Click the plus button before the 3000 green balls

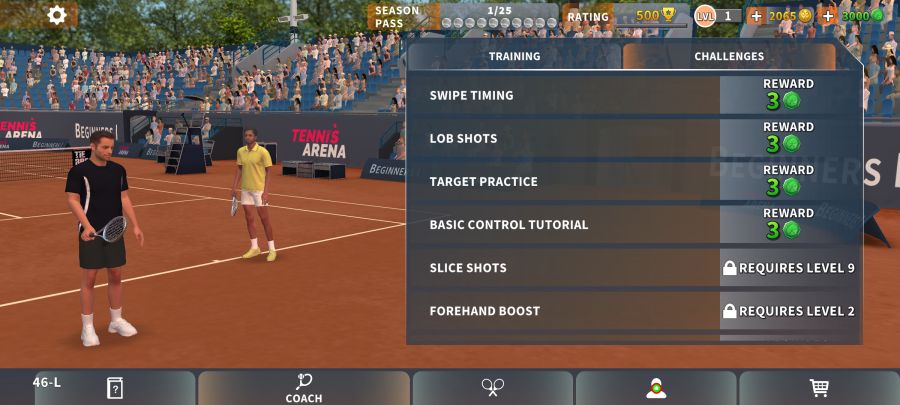click(828, 16)
